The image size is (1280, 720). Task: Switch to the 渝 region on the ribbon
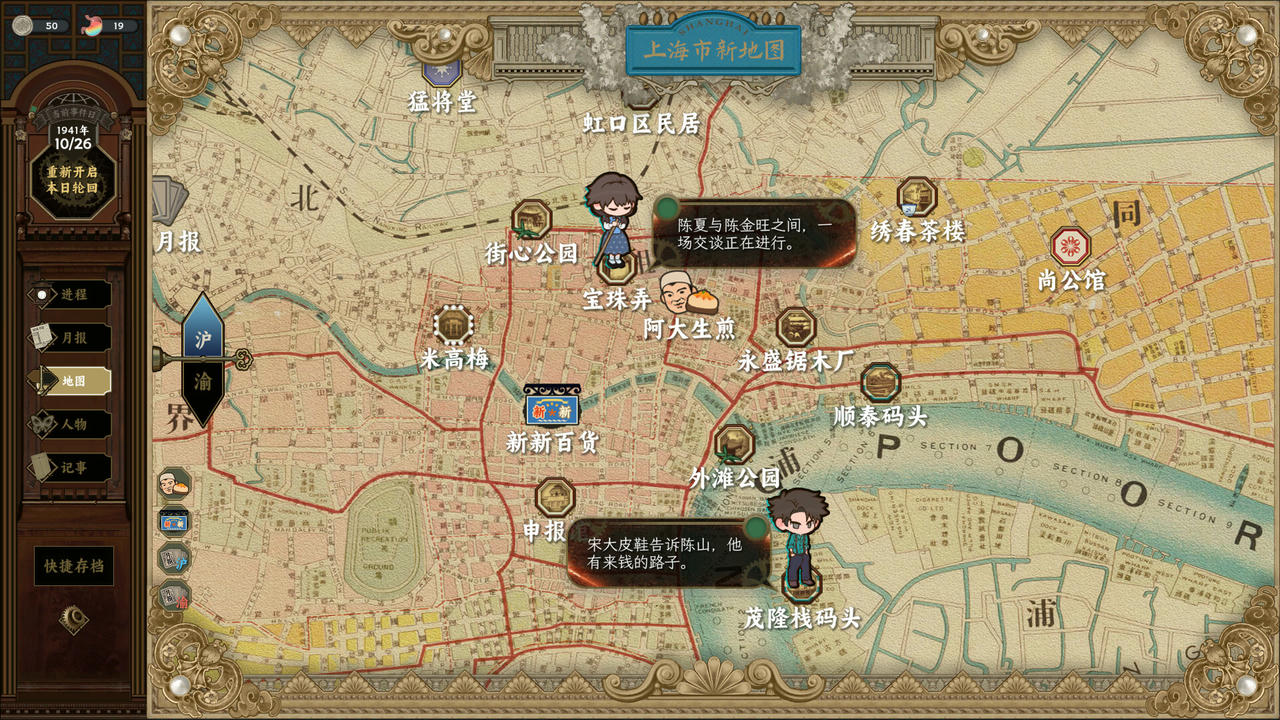[203, 380]
